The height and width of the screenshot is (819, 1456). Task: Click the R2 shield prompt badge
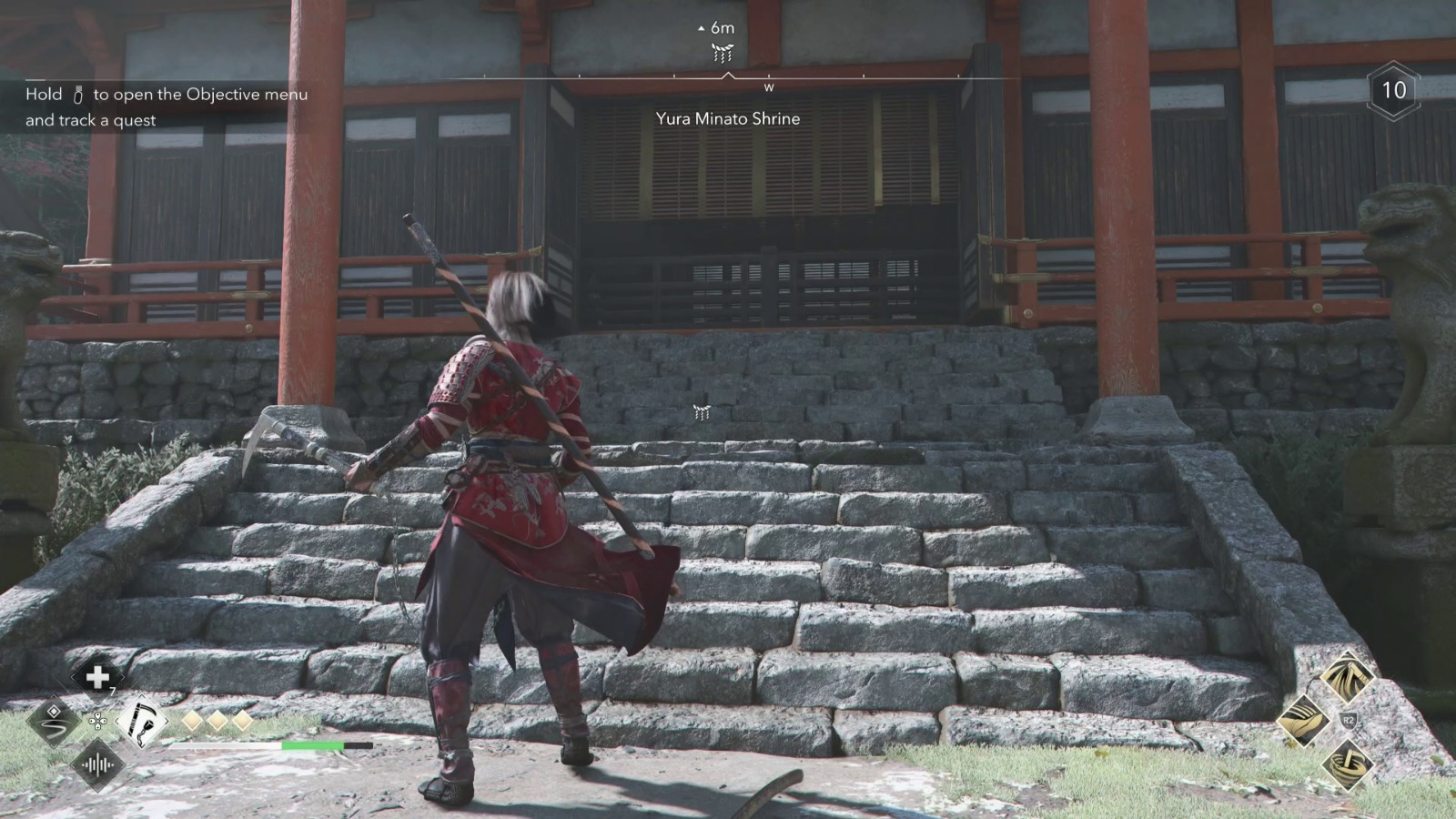click(x=1349, y=720)
